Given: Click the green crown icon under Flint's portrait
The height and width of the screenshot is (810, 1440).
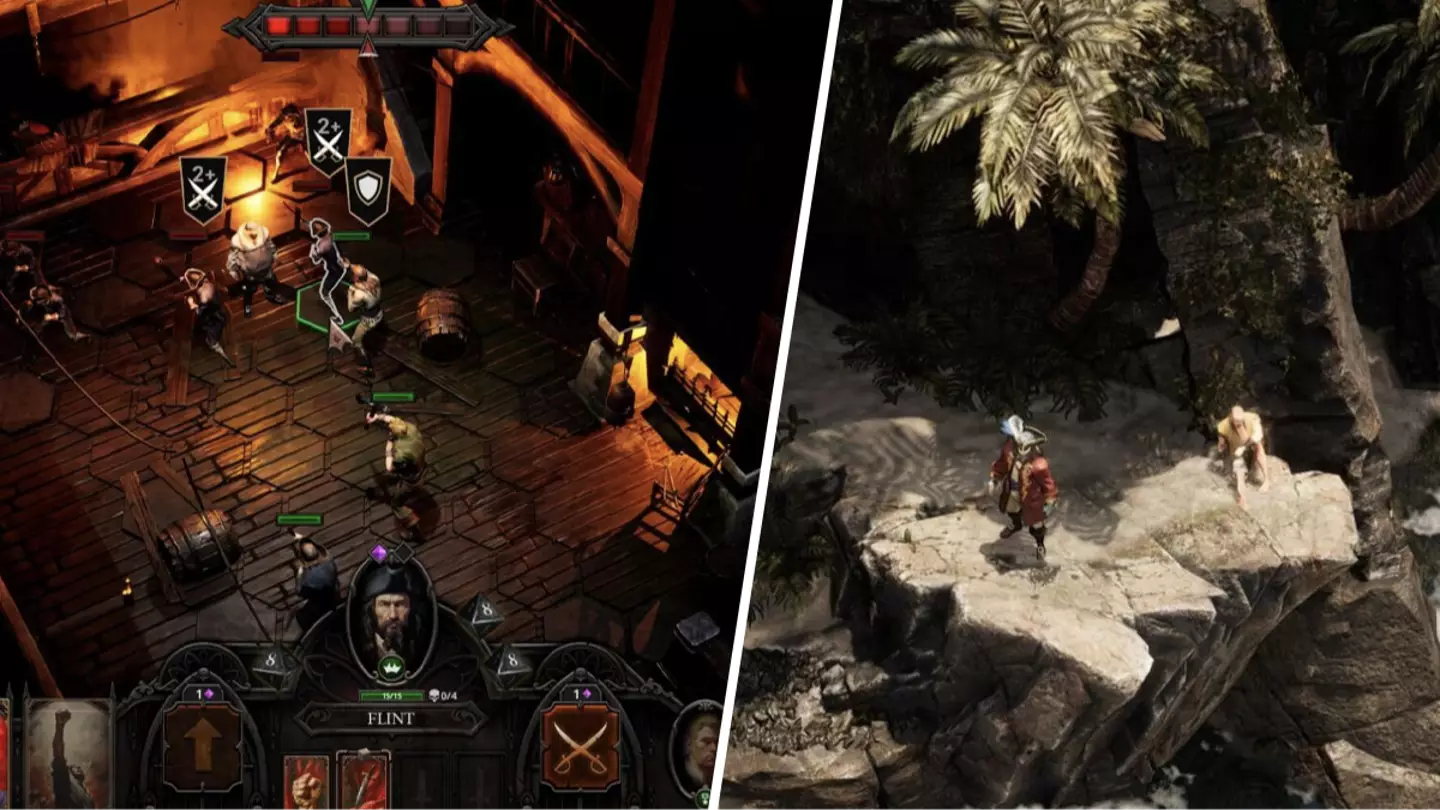Looking at the screenshot, I should 391,667.
